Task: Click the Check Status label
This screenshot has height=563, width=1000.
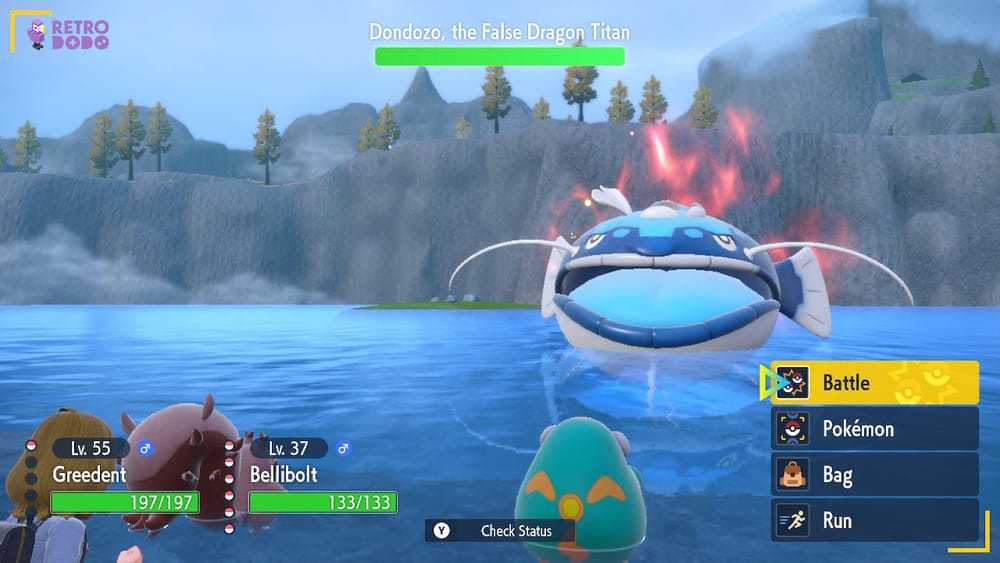Action: click(x=515, y=531)
